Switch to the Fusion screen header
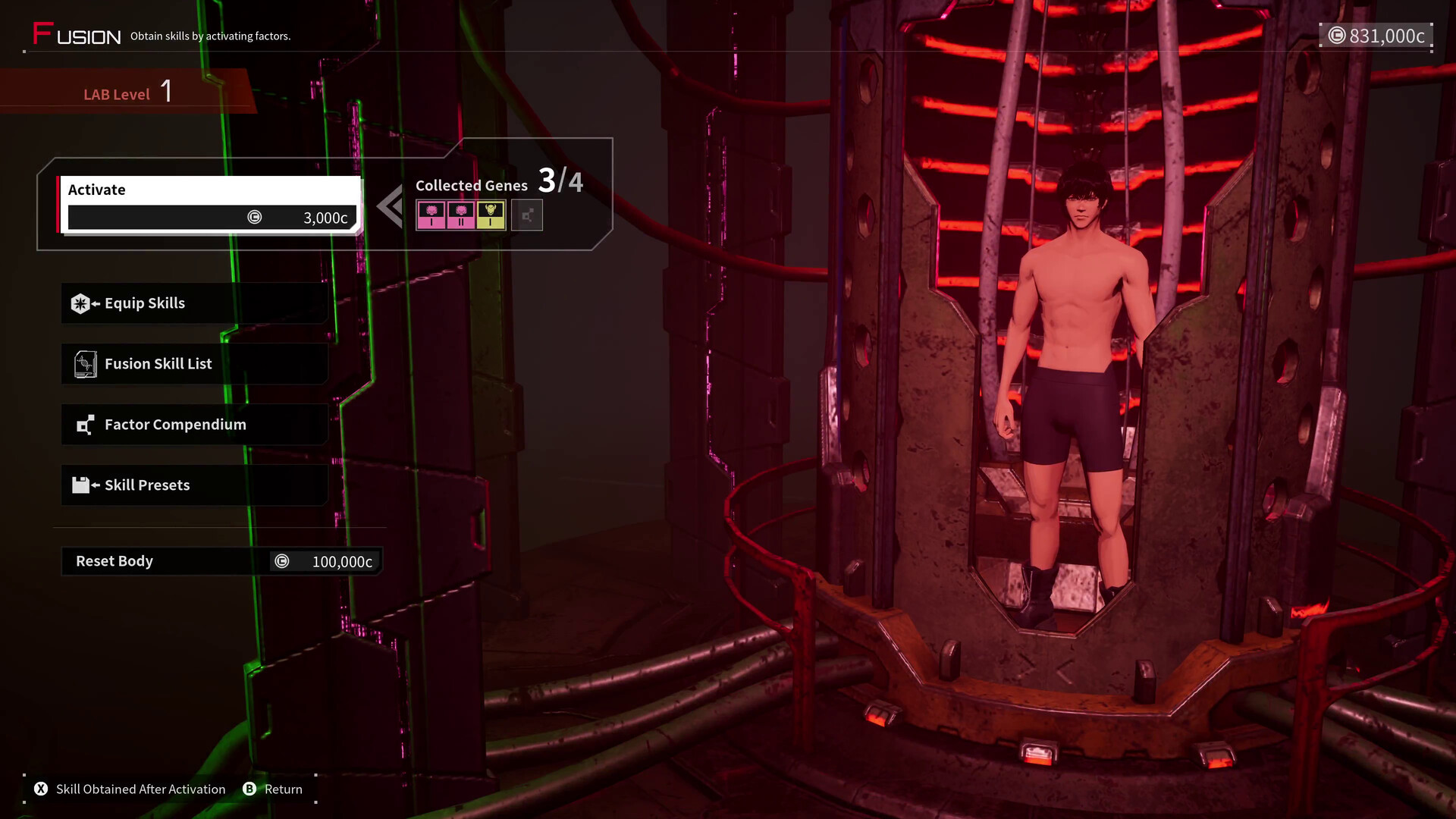The width and height of the screenshot is (1456, 819). [76, 33]
